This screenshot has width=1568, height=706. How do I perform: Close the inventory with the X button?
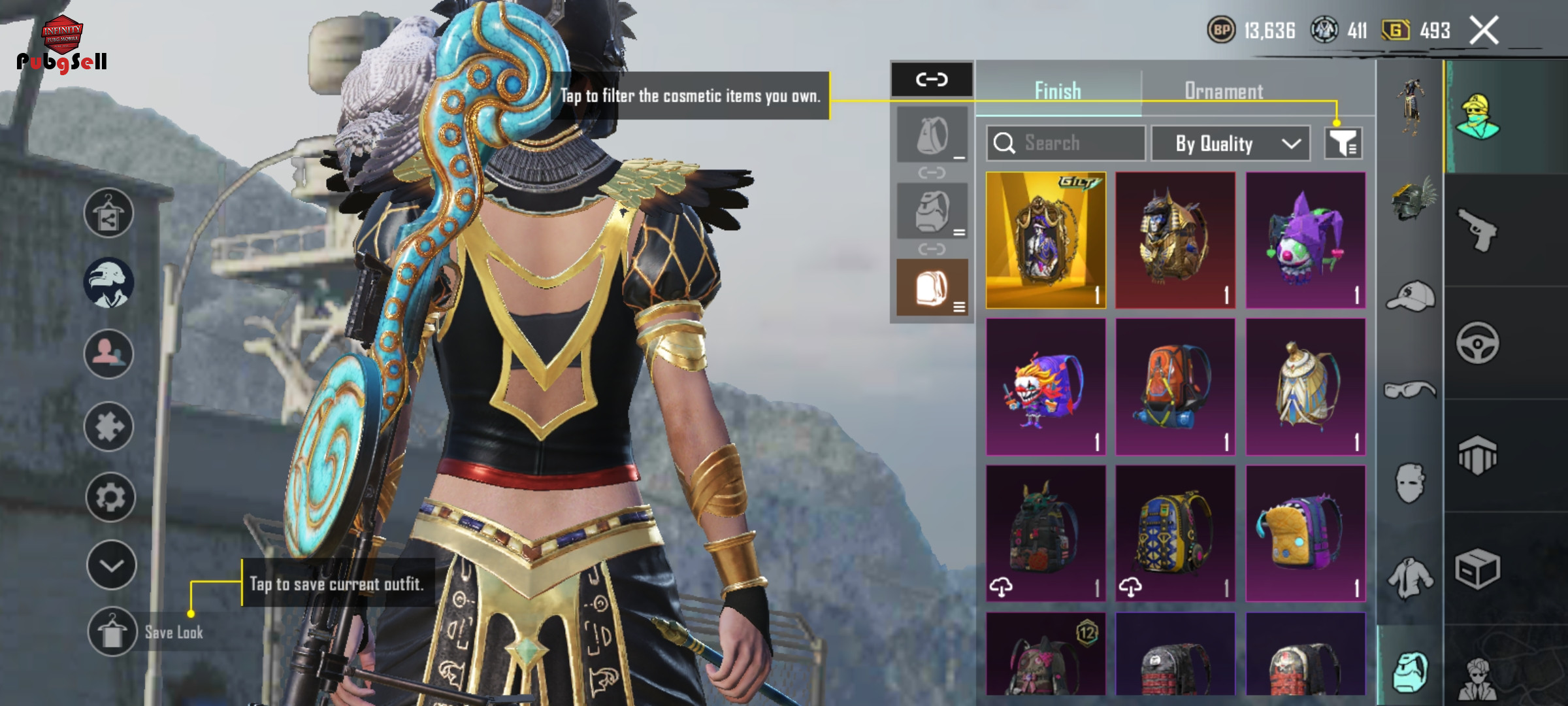1484,31
